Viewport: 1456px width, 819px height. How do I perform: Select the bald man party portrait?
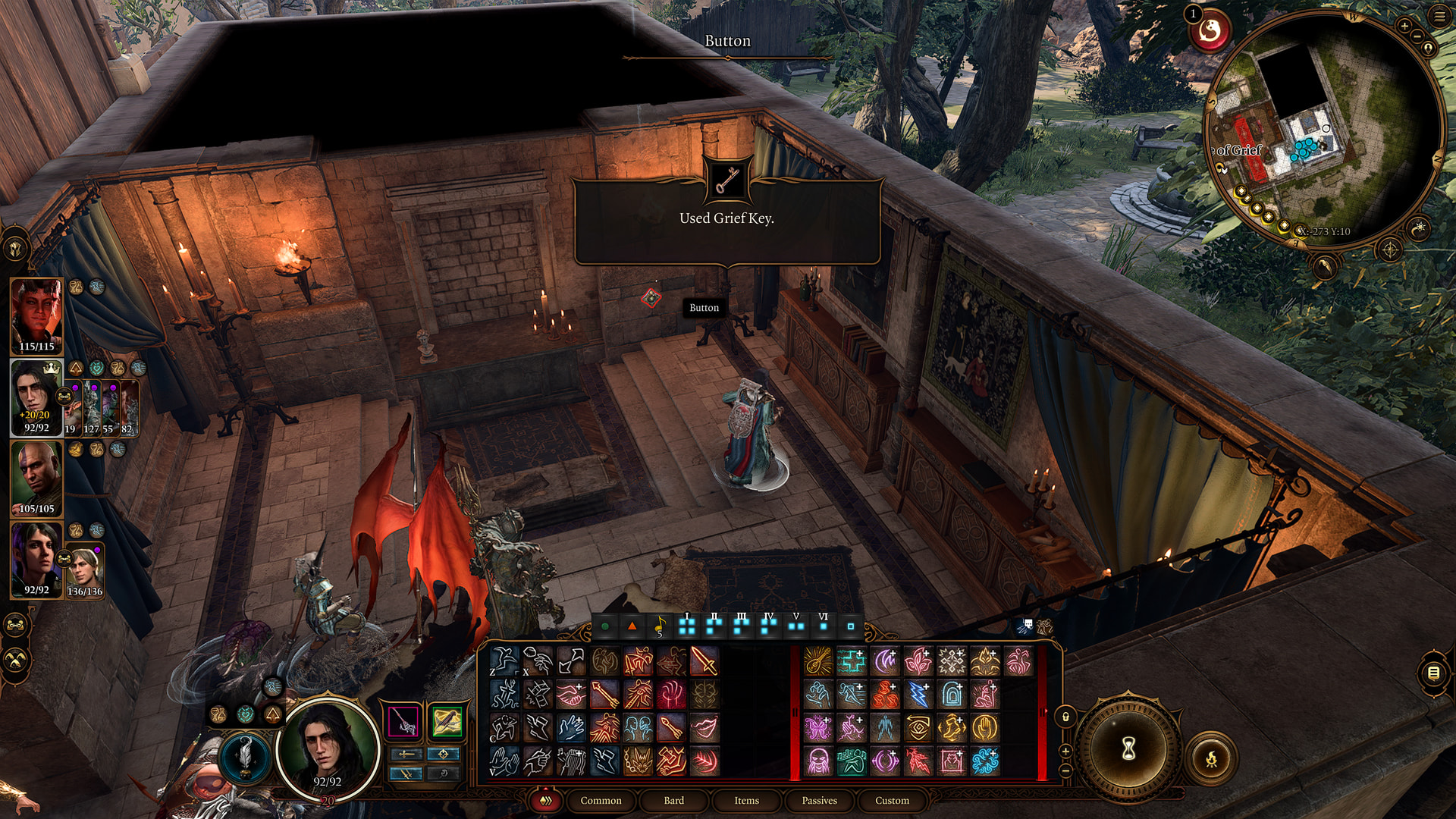[36, 479]
